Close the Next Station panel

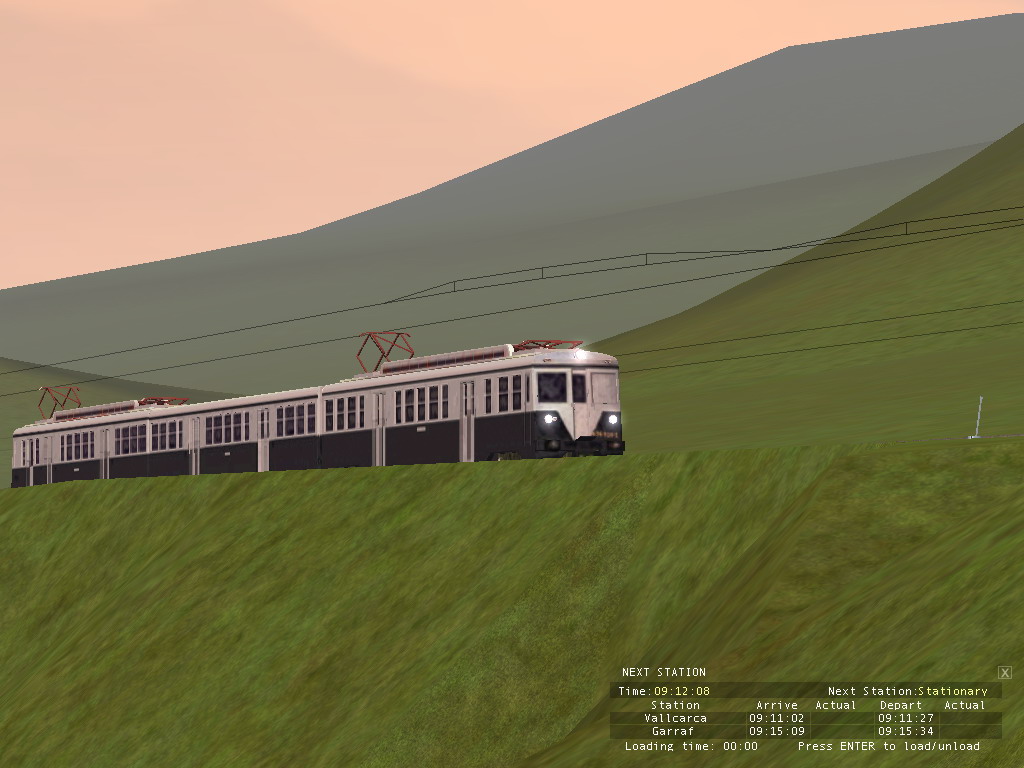click(x=1005, y=673)
